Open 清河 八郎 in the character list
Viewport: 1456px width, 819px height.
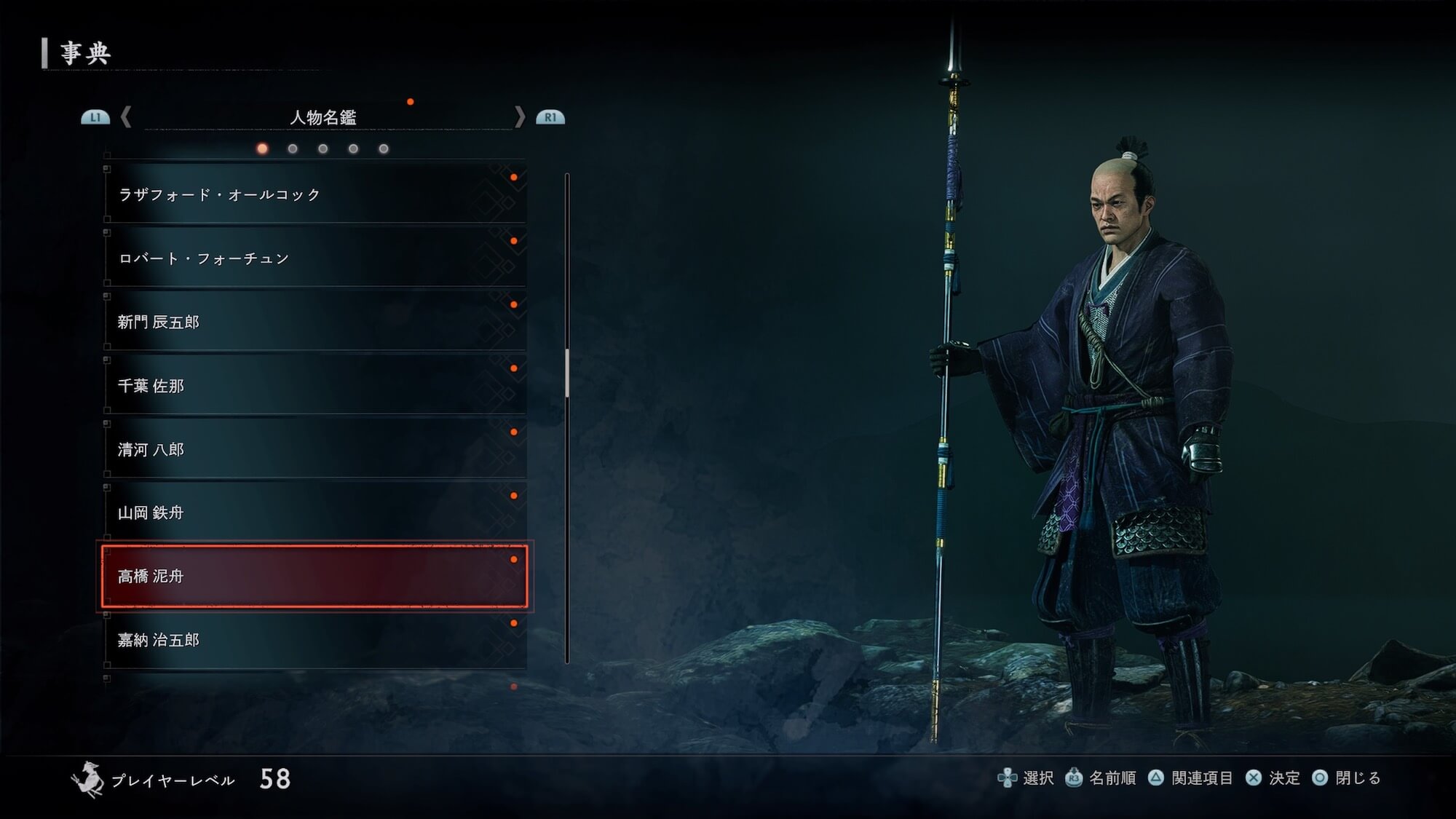click(x=314, y=449)
